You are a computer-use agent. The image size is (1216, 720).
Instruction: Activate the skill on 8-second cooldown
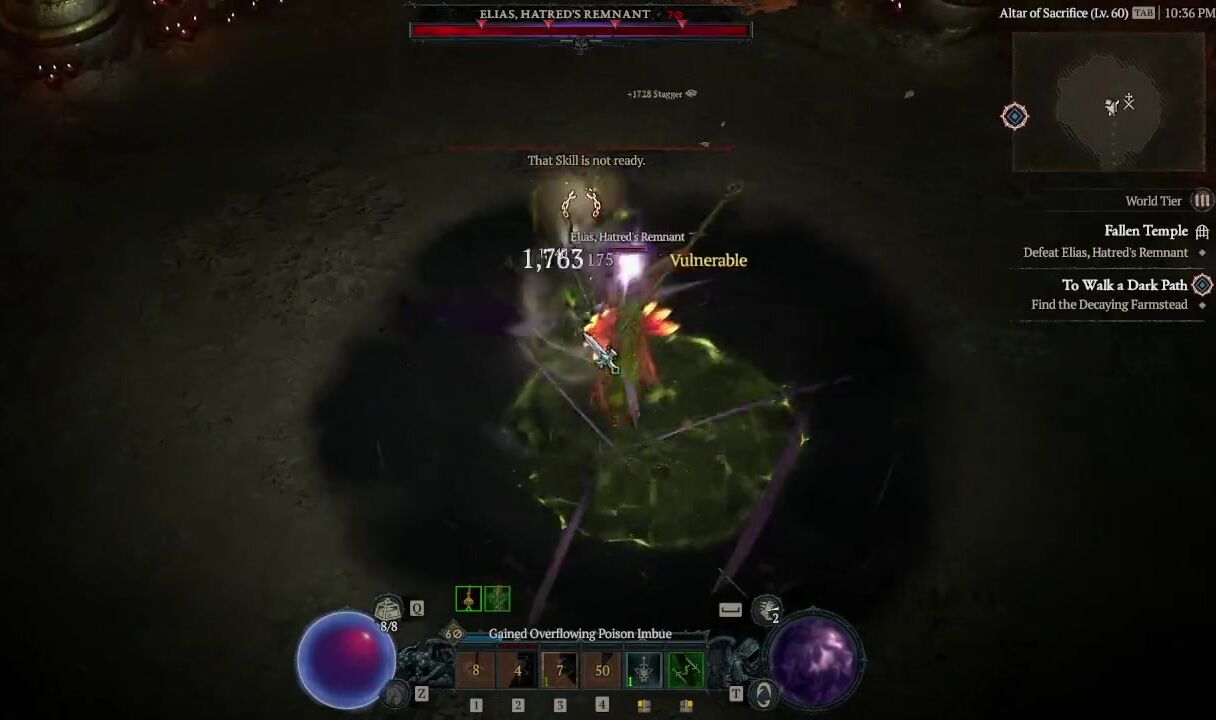476,670
